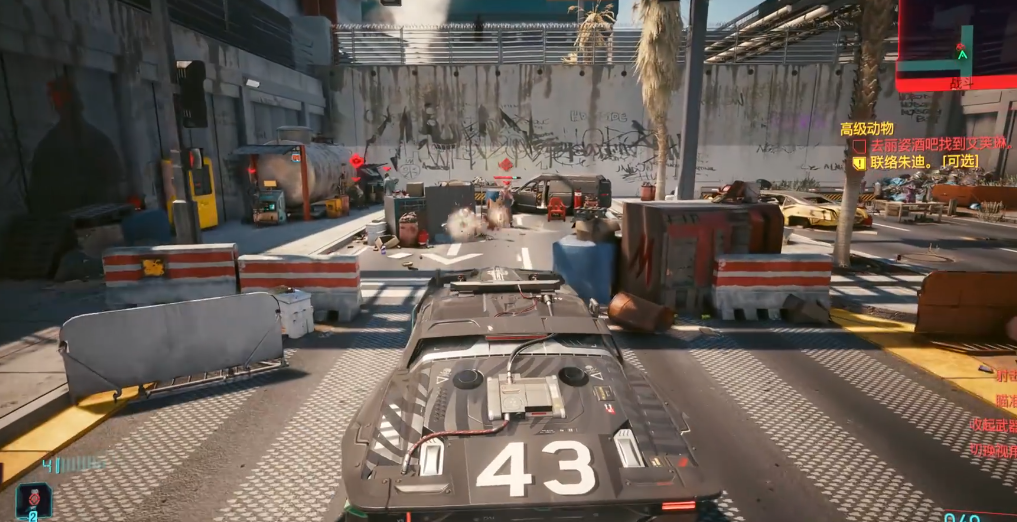Click the 去丽姿酒吧找到艾芙琳 objective
The height and width of the screenshot is (522, 1017).
[x=940, y=144]
